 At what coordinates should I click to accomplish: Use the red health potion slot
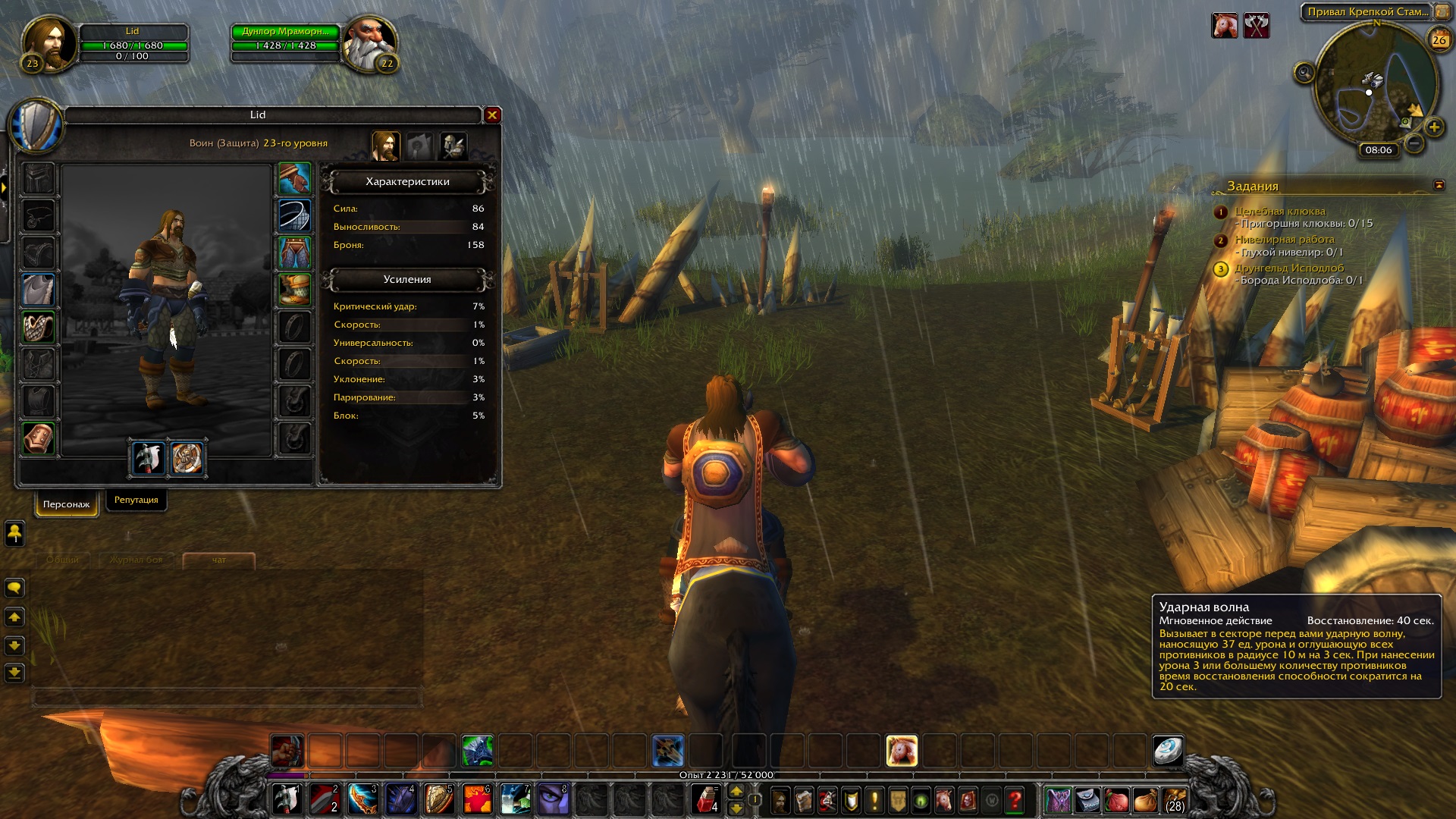point(705,799)
